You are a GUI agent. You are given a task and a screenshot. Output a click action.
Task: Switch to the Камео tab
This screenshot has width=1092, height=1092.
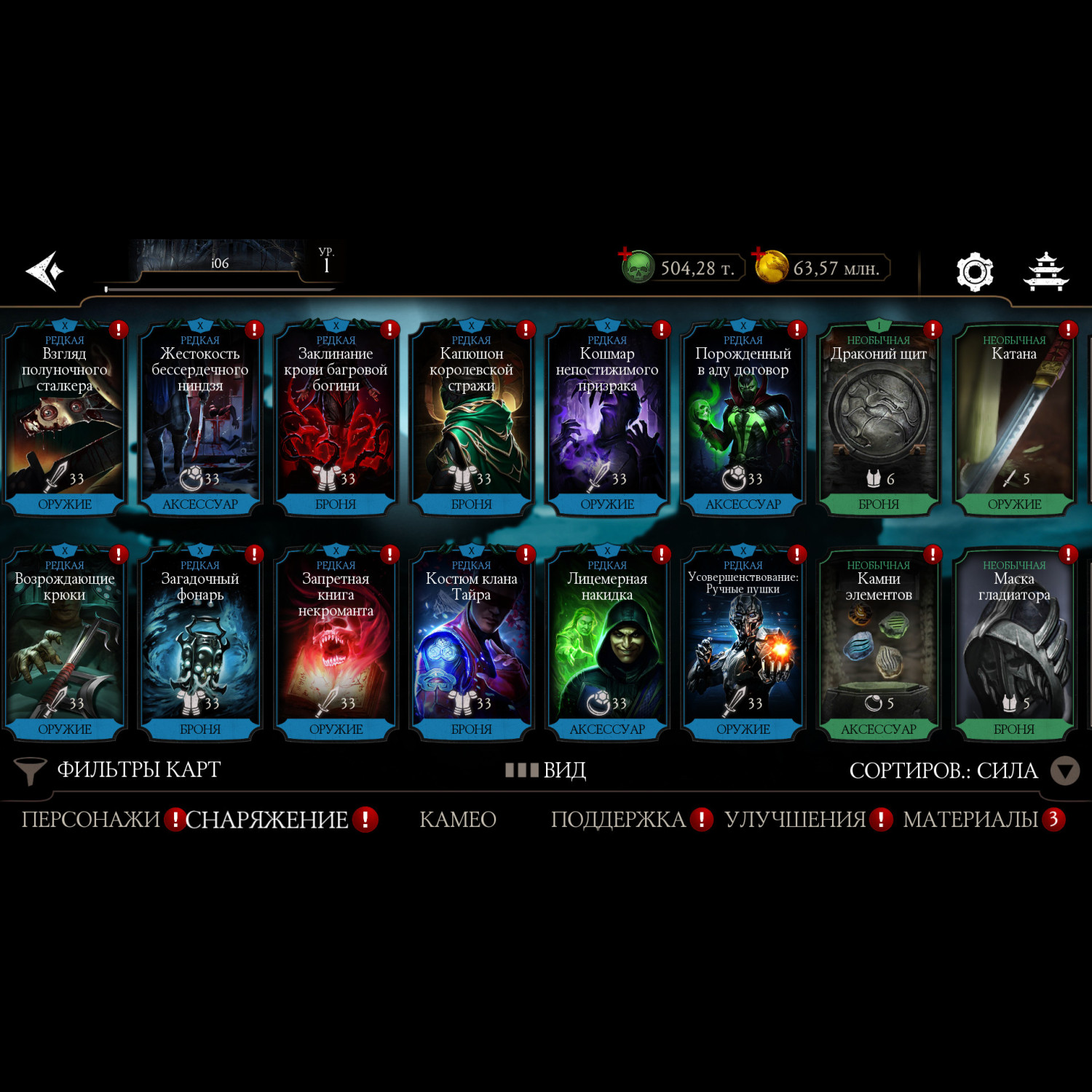click(458, 820)
